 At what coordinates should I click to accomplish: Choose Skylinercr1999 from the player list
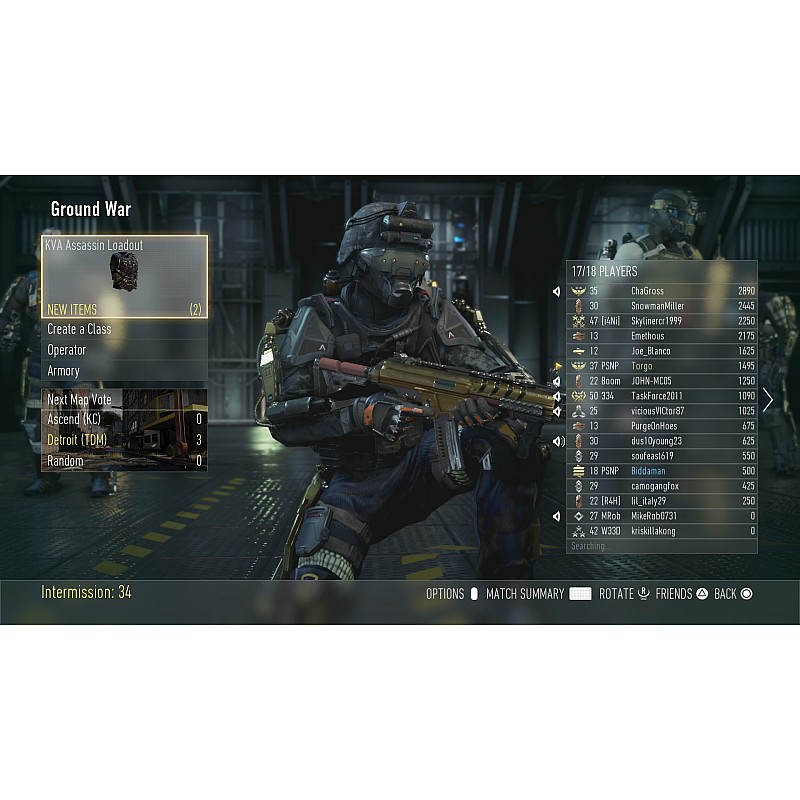662,321
